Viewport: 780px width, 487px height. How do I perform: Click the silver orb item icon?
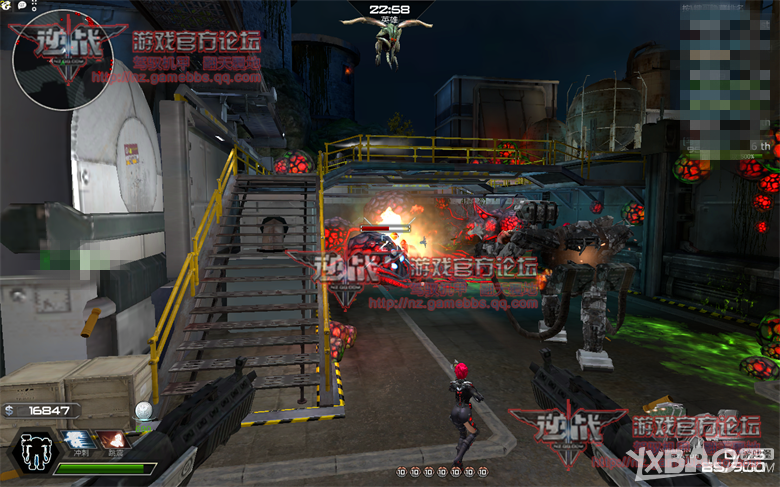point(145,410)
